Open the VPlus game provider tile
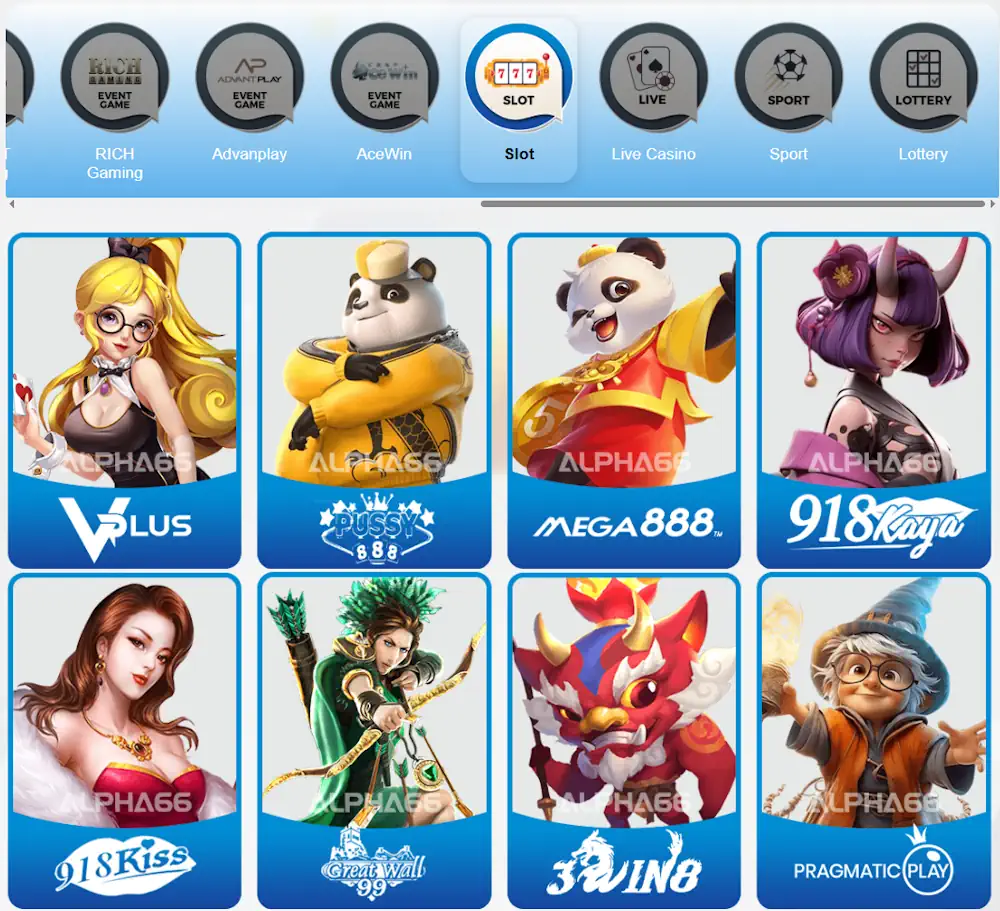1000x911 pixels. click(125, 400)
